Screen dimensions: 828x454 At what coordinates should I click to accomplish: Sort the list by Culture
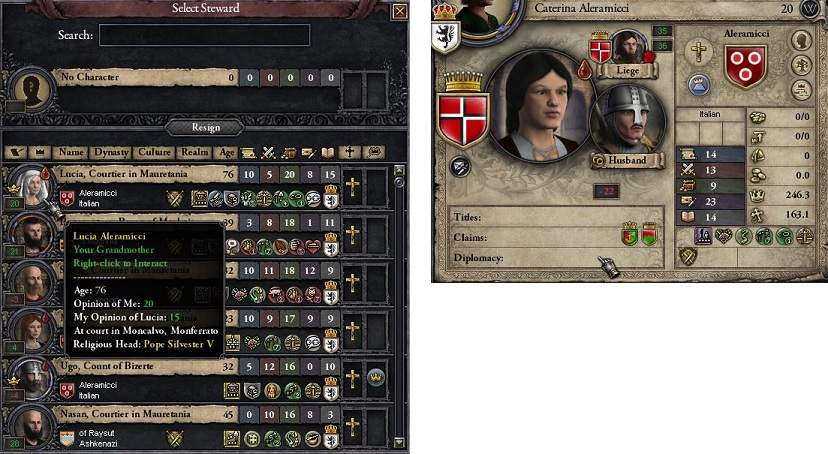tap(154, 153)
